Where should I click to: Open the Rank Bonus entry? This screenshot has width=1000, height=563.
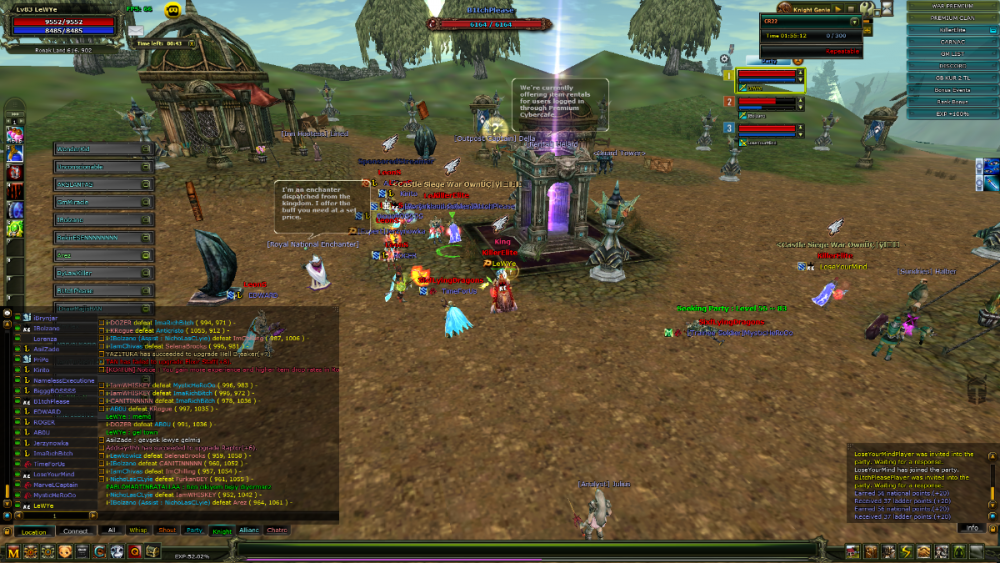(952, 102)
